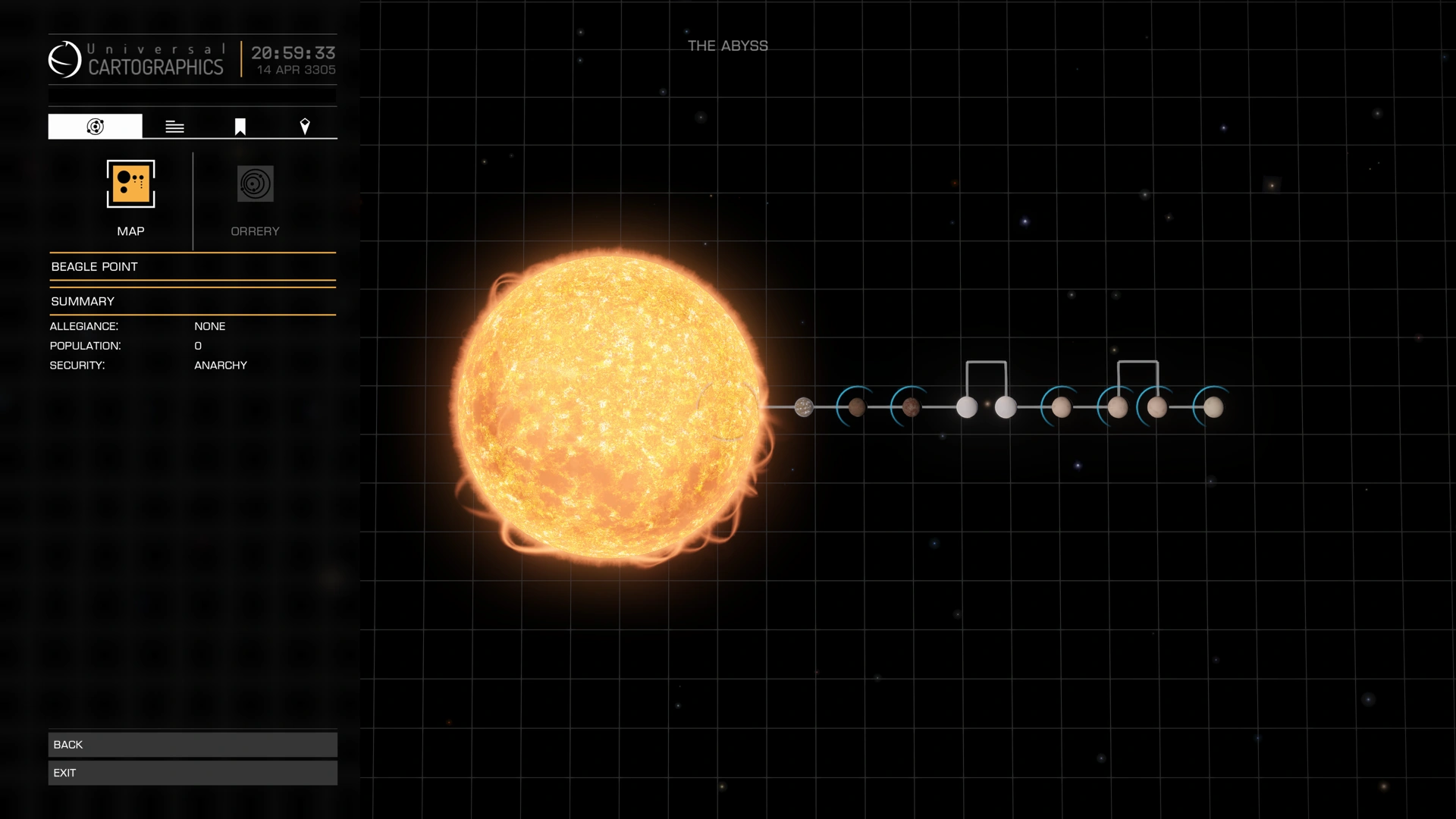The image size is (1456, 819).
Task: Click the MAP view icon
Action: [x=130, y=184]
